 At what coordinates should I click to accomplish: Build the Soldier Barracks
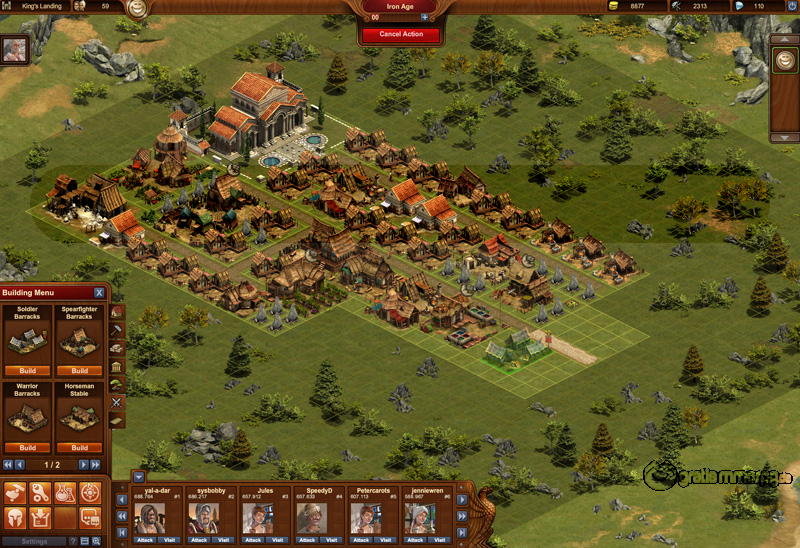pos(28,371)
